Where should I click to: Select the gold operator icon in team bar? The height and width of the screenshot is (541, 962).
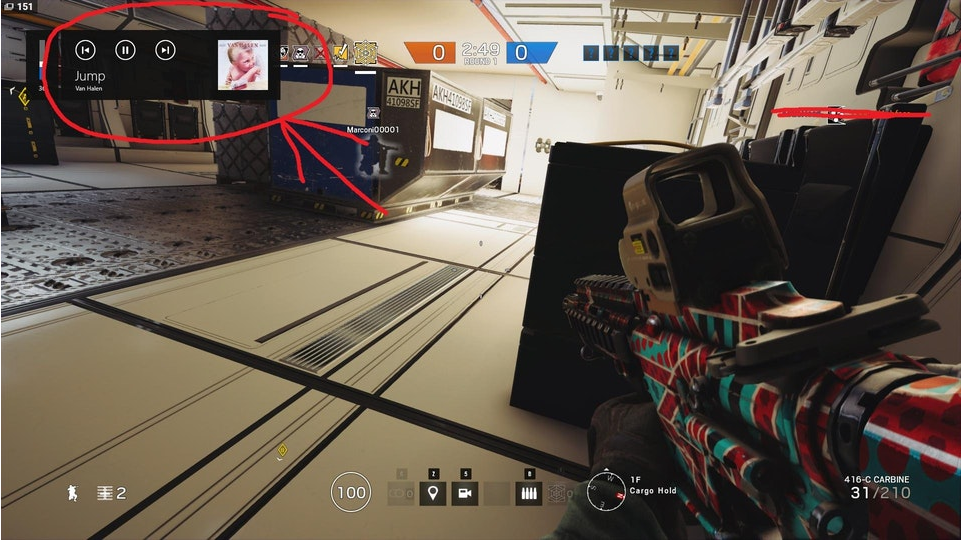click(366, 52)
